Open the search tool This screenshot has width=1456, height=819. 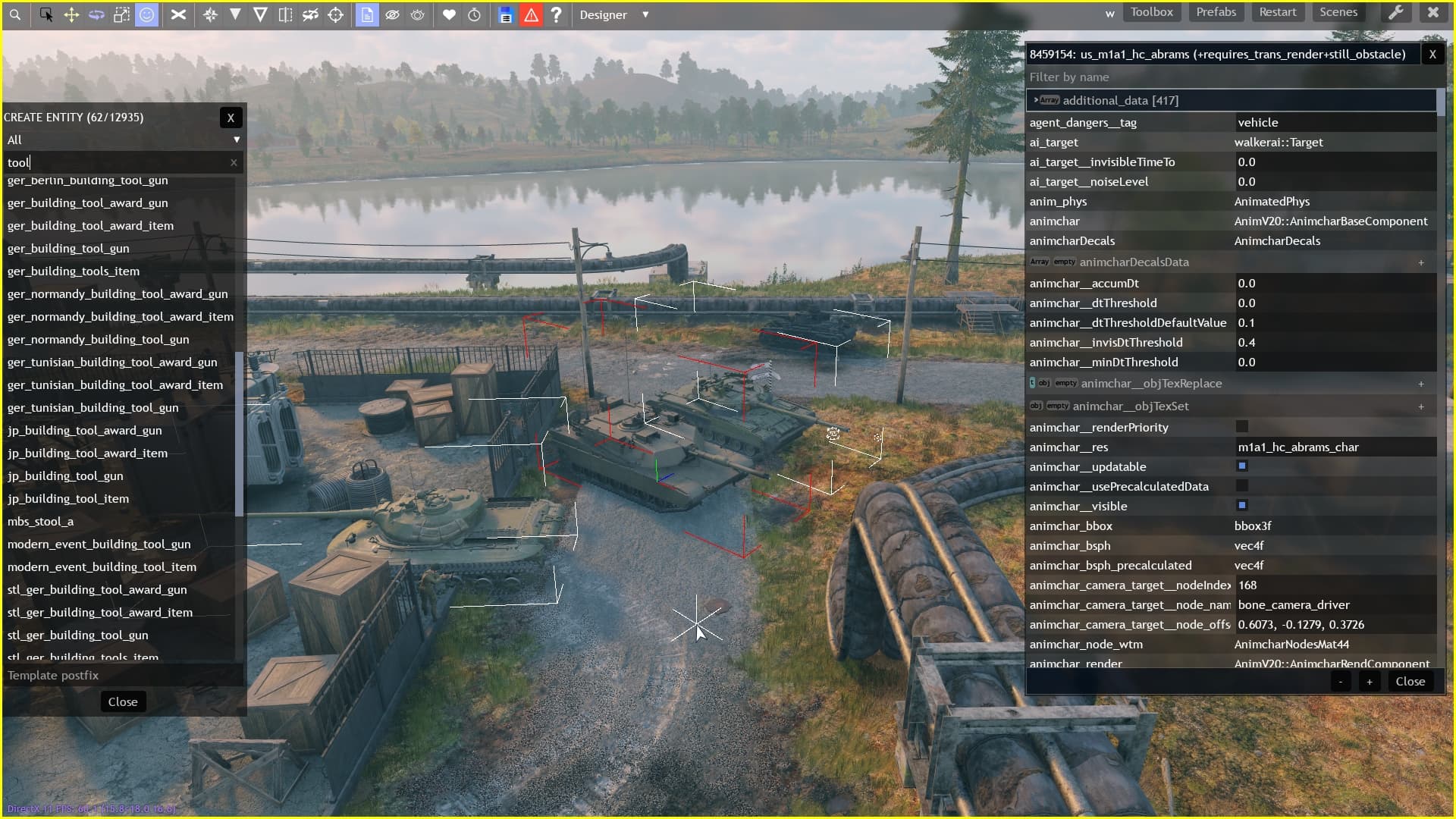(15, 14)
